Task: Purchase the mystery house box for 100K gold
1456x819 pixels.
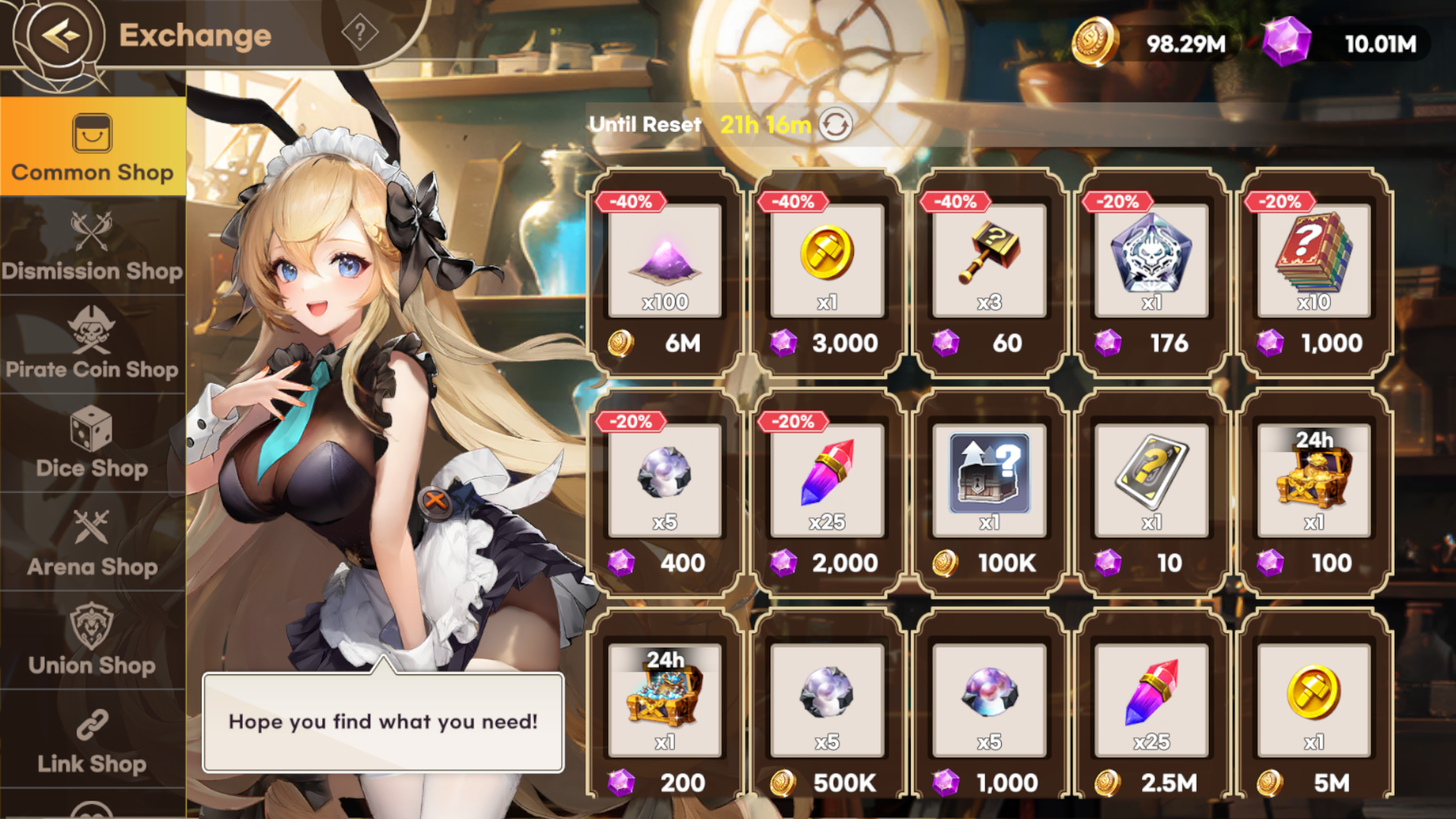Action: [x=989, y=493]
